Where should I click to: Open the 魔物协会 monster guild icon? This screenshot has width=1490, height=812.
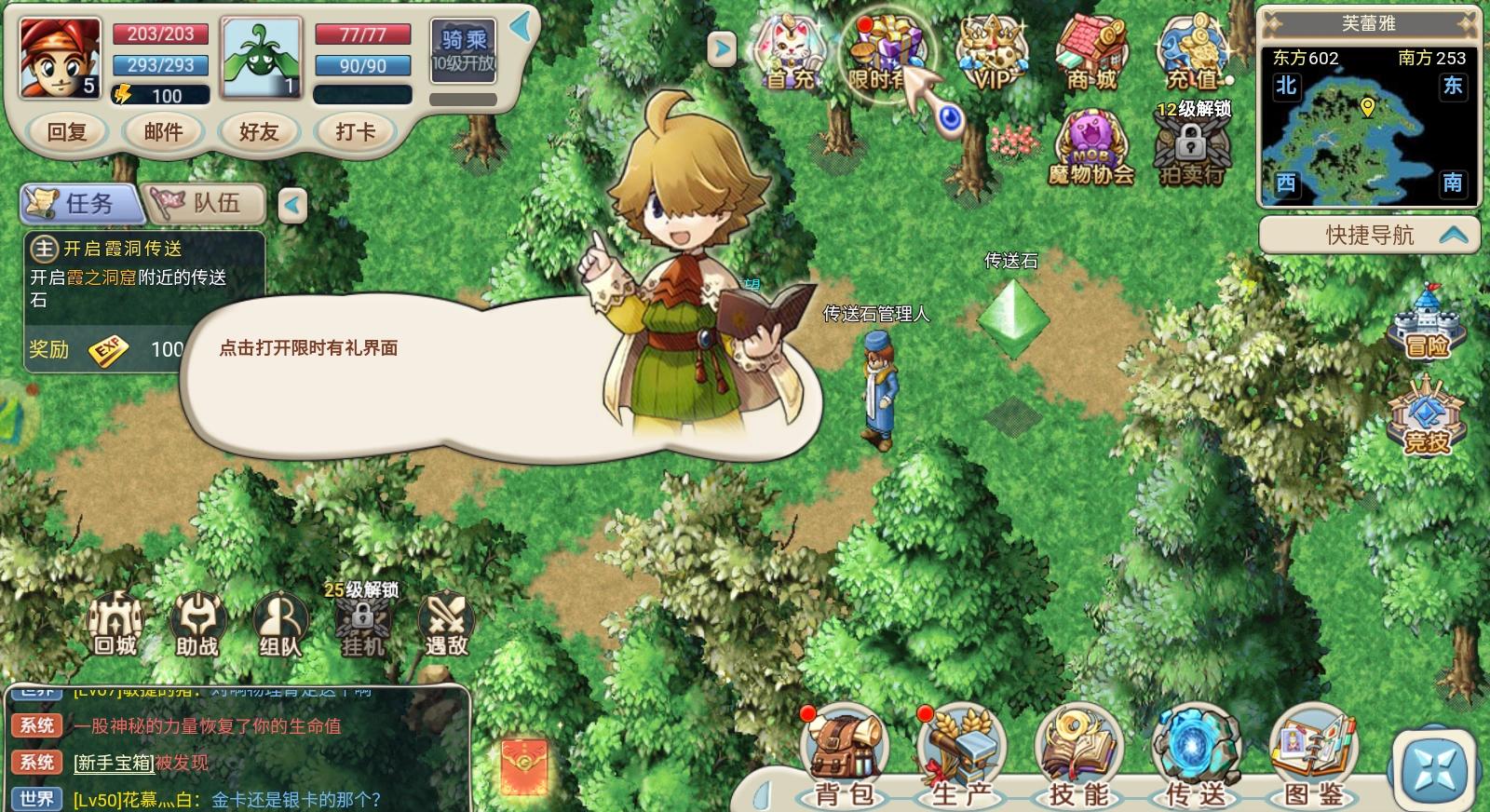(1090, 147)
